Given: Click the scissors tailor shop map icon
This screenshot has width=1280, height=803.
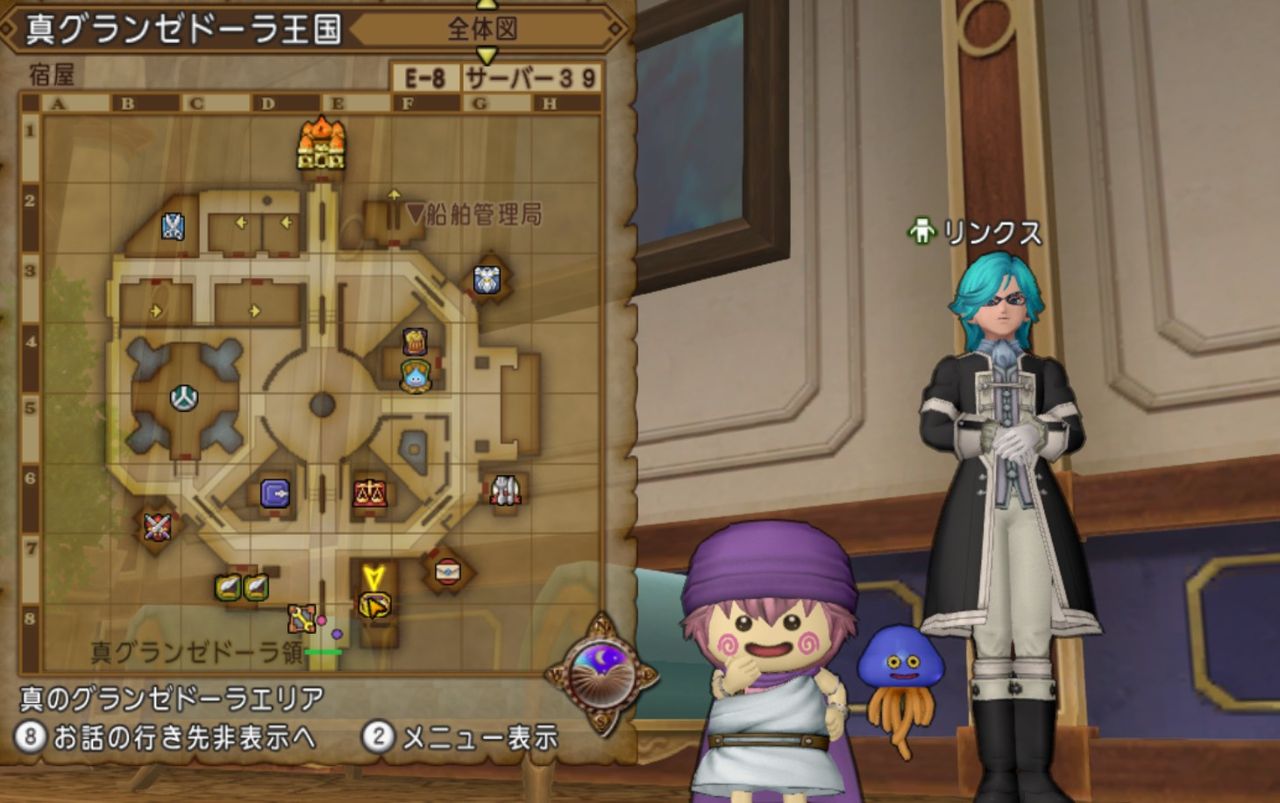Looking at the screenshot, I should pos(172,226).
